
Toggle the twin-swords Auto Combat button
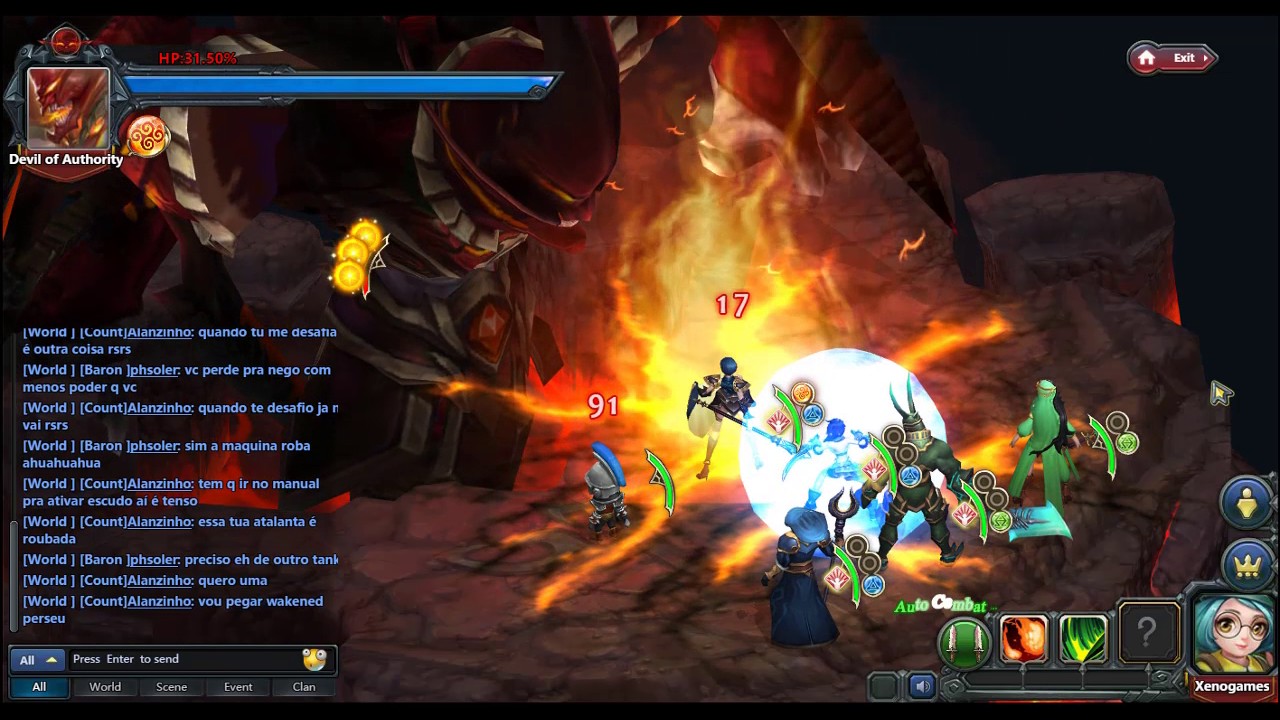tap(964, 641)
